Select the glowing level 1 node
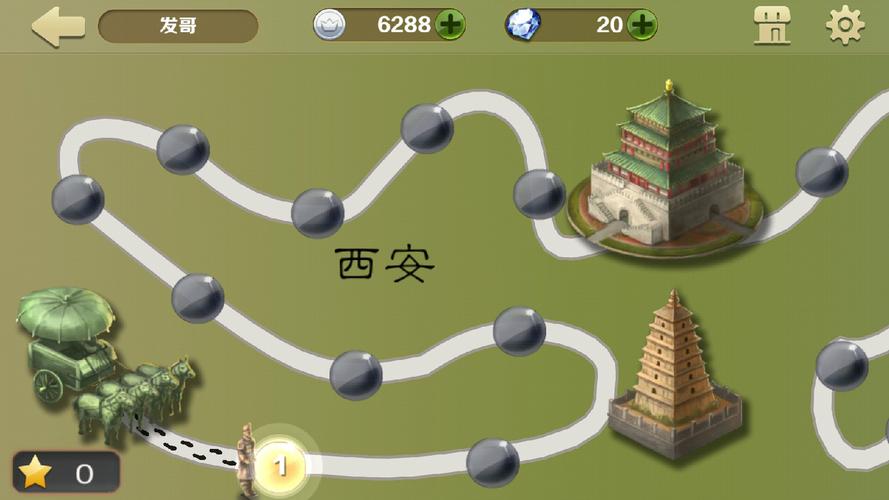 click(x=282, y=465)
